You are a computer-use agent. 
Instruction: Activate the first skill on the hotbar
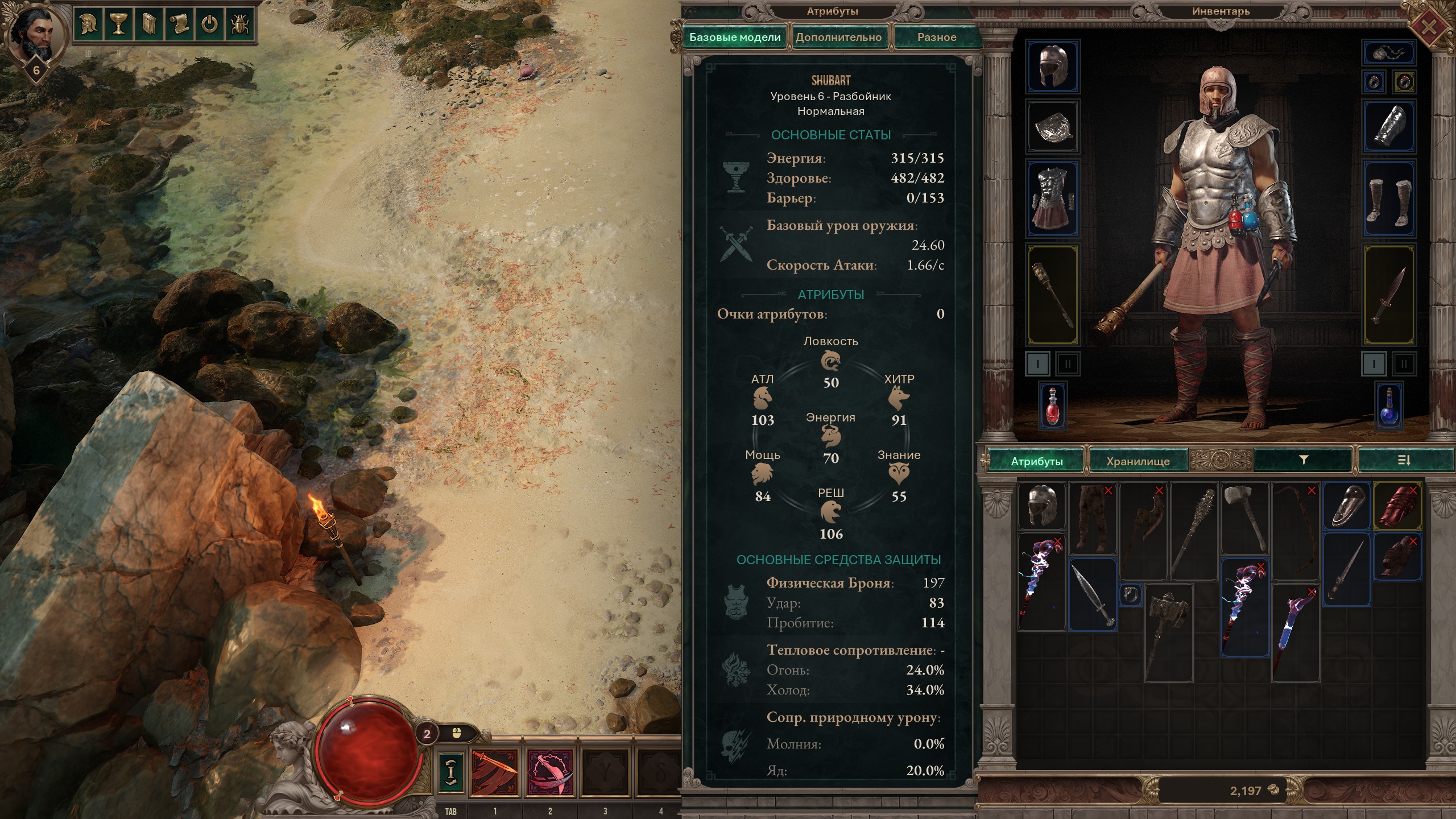495,772
